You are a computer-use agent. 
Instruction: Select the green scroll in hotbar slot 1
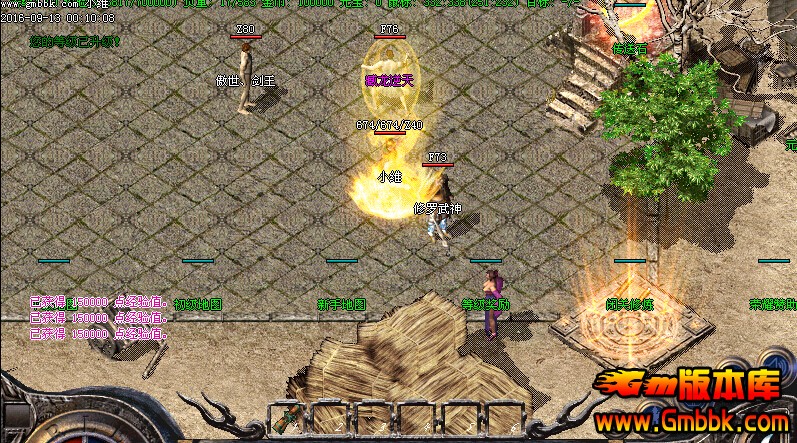tap(286, 418)
